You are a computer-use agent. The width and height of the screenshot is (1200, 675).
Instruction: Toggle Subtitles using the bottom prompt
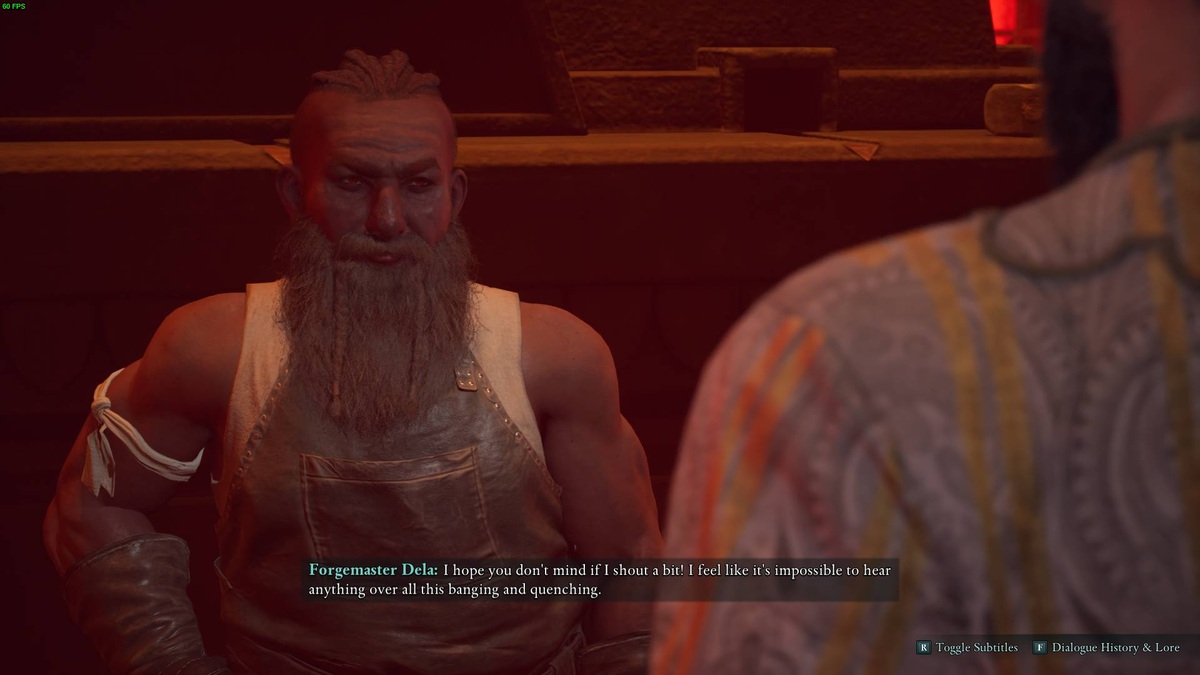point(967,648)
